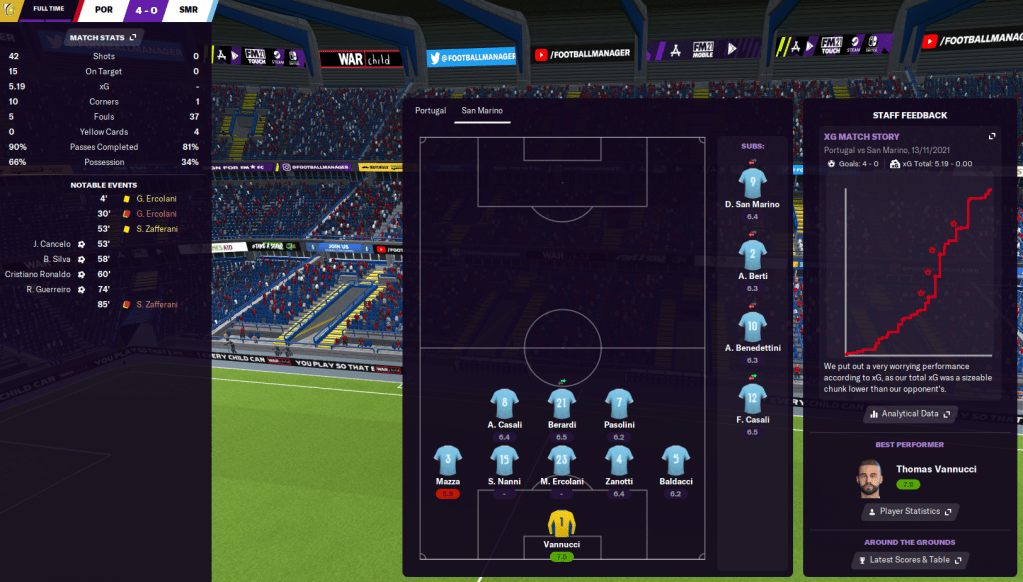Choose A. Casali on the pitch
Screen dimensions: 1023x582
point(505,403)
